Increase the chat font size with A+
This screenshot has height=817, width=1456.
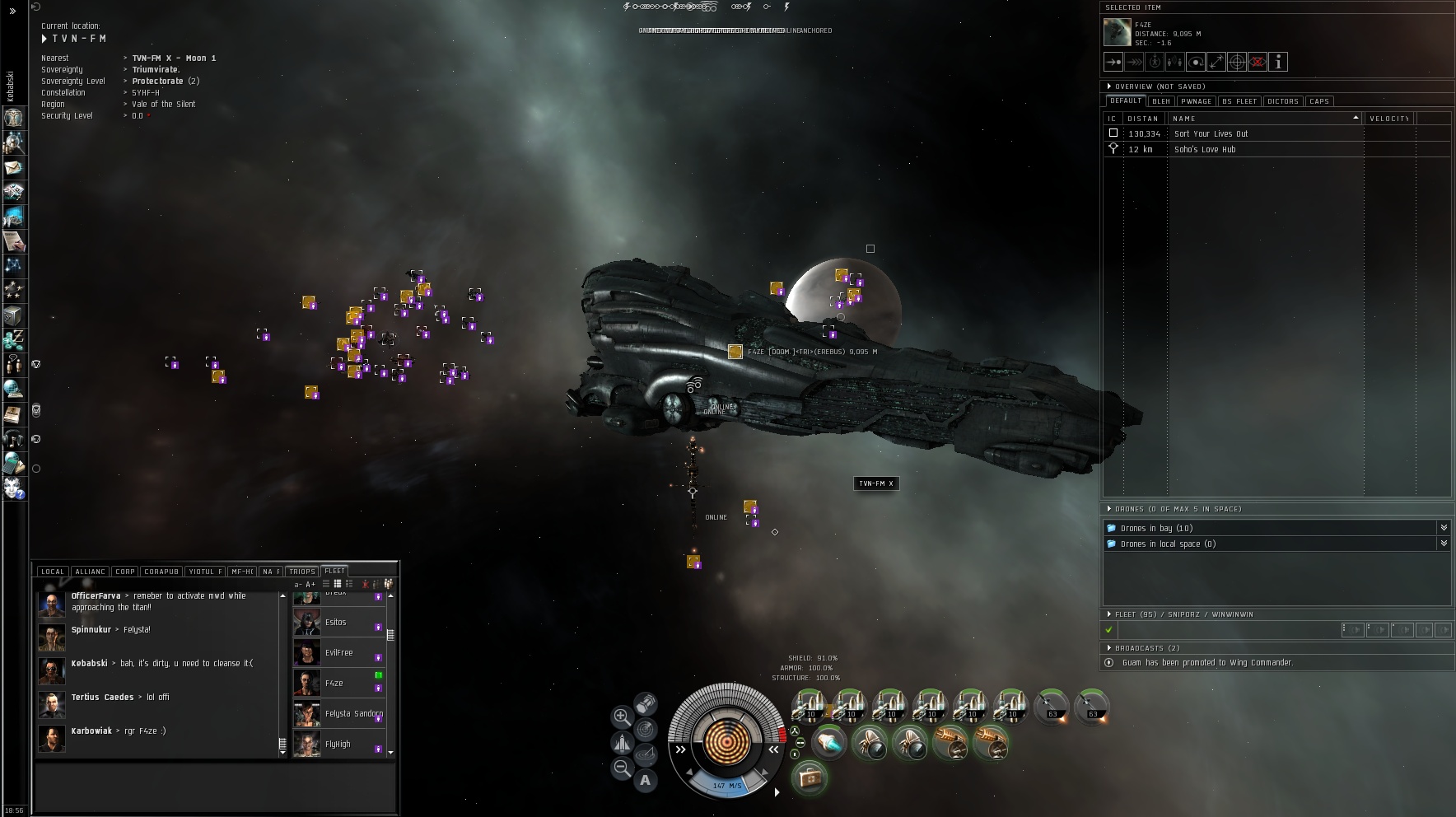[311, 585]
